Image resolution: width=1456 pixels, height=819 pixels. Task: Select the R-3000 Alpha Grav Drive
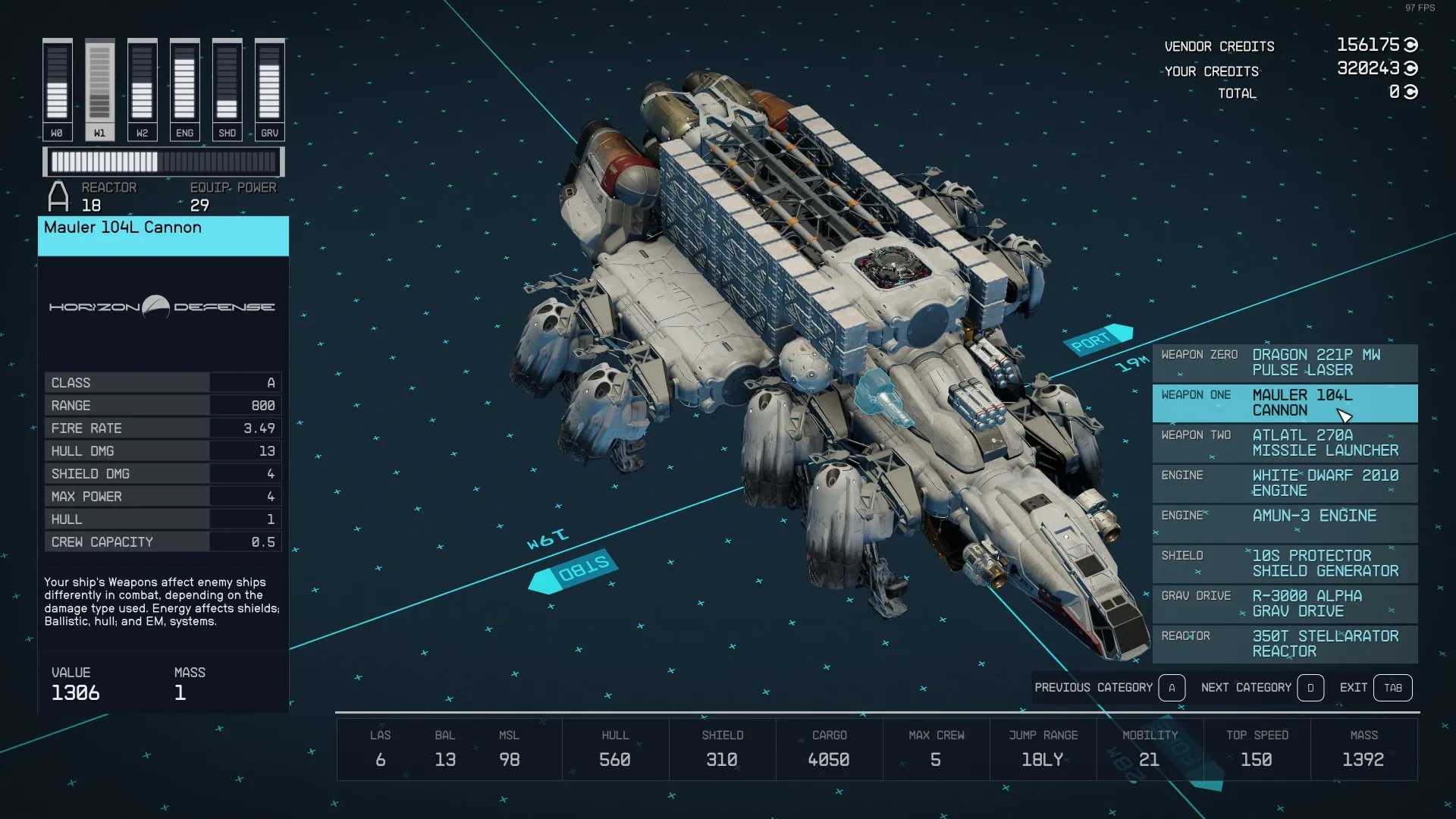pos(1285,604)
